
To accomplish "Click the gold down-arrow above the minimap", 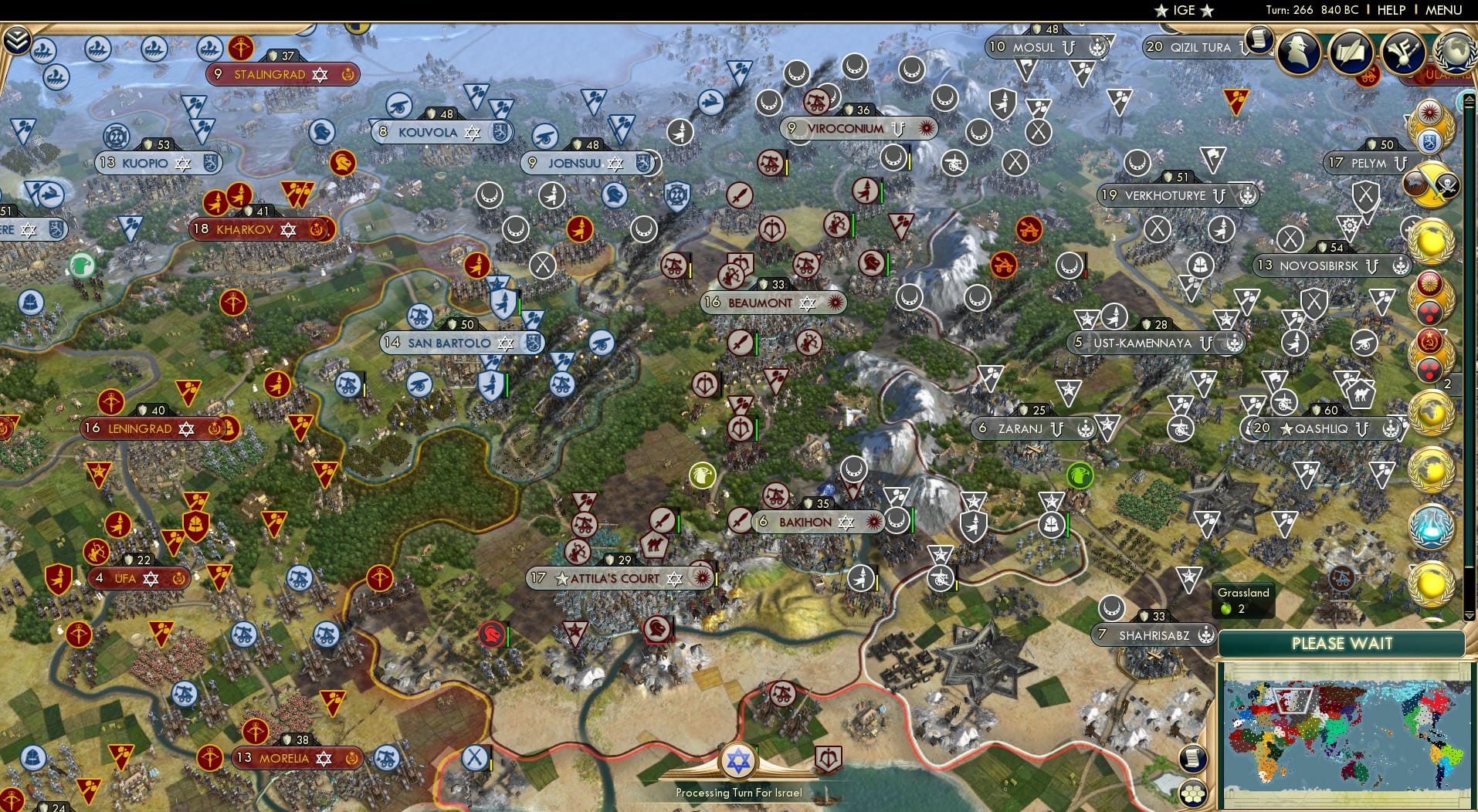I will (1470, 614).
